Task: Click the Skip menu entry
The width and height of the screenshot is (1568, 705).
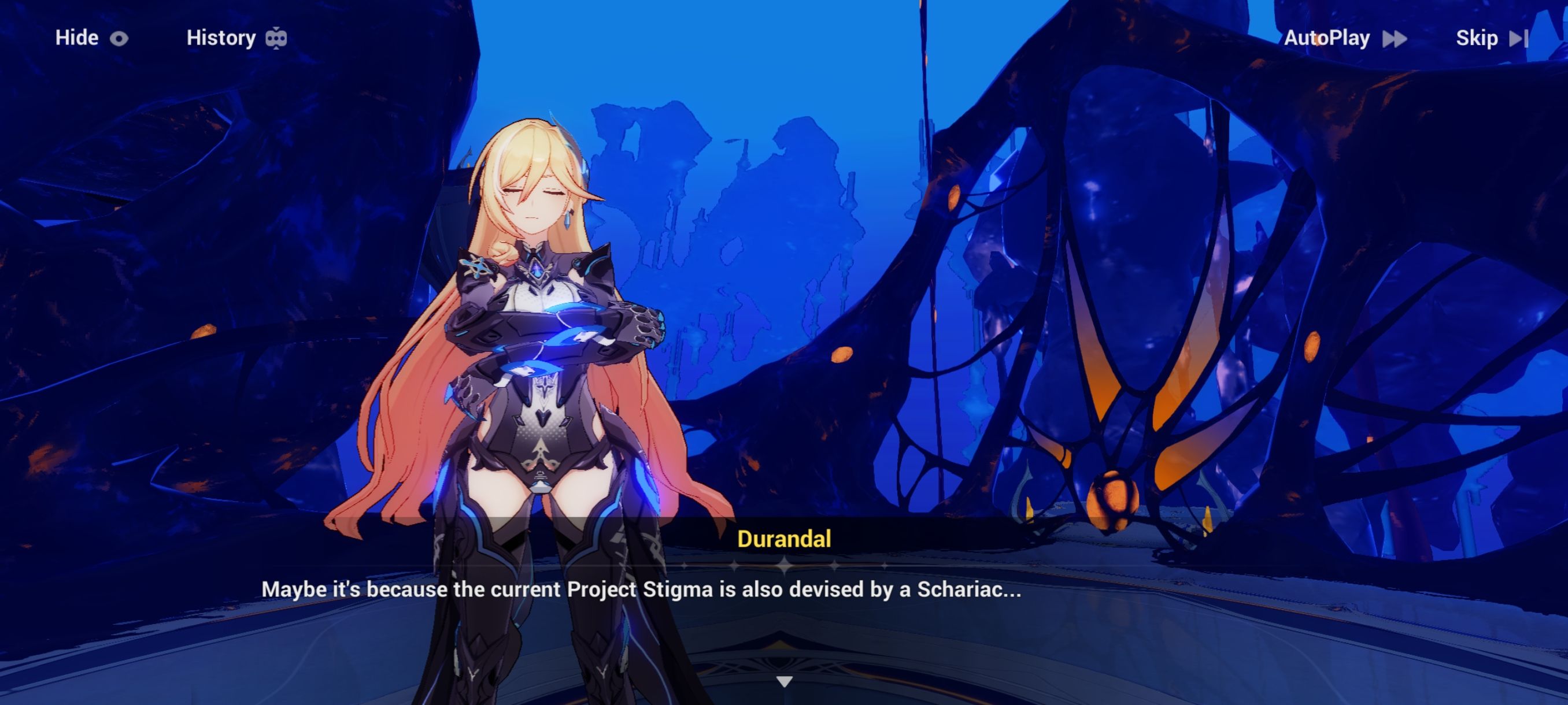Action: (x=1477, y=38)
